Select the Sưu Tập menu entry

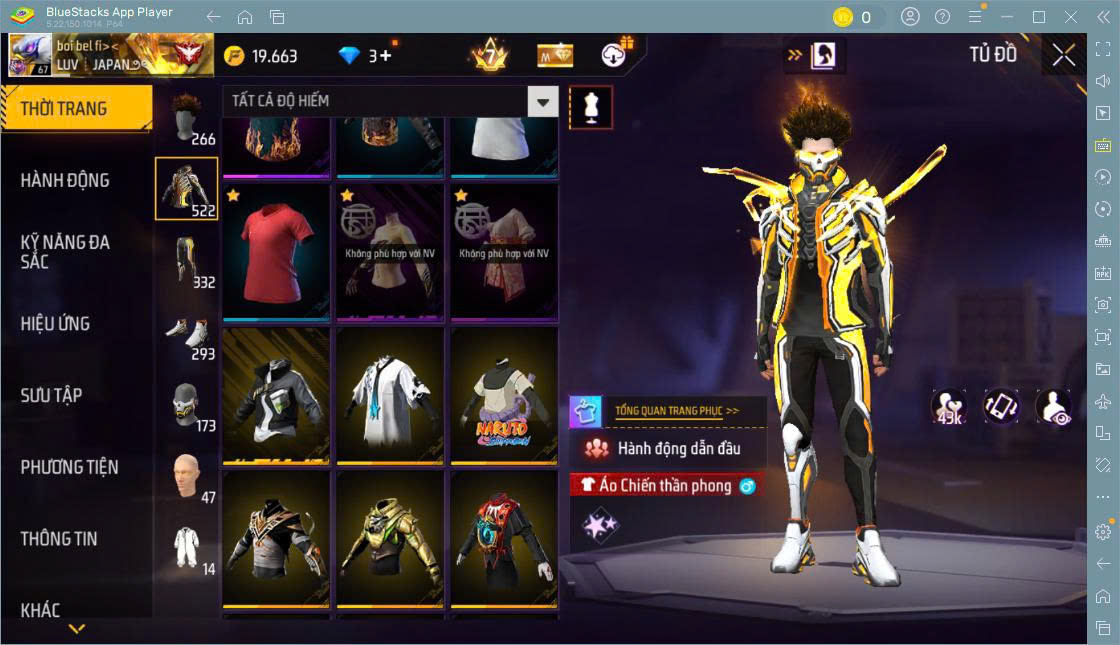point(51,395)
